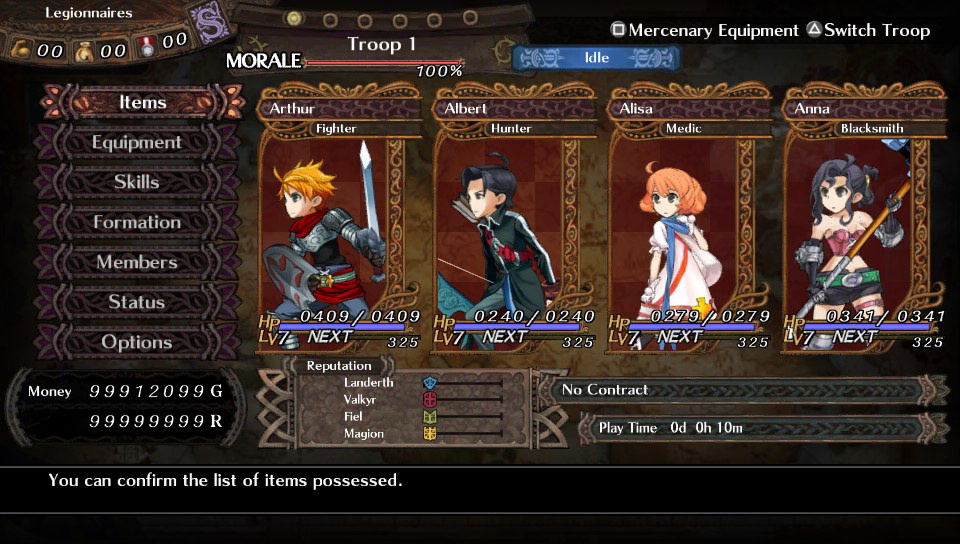This screenshot has width=960, height=544.
Task: Select the Equipment menu entry
Action: click(x=137, y=142)
